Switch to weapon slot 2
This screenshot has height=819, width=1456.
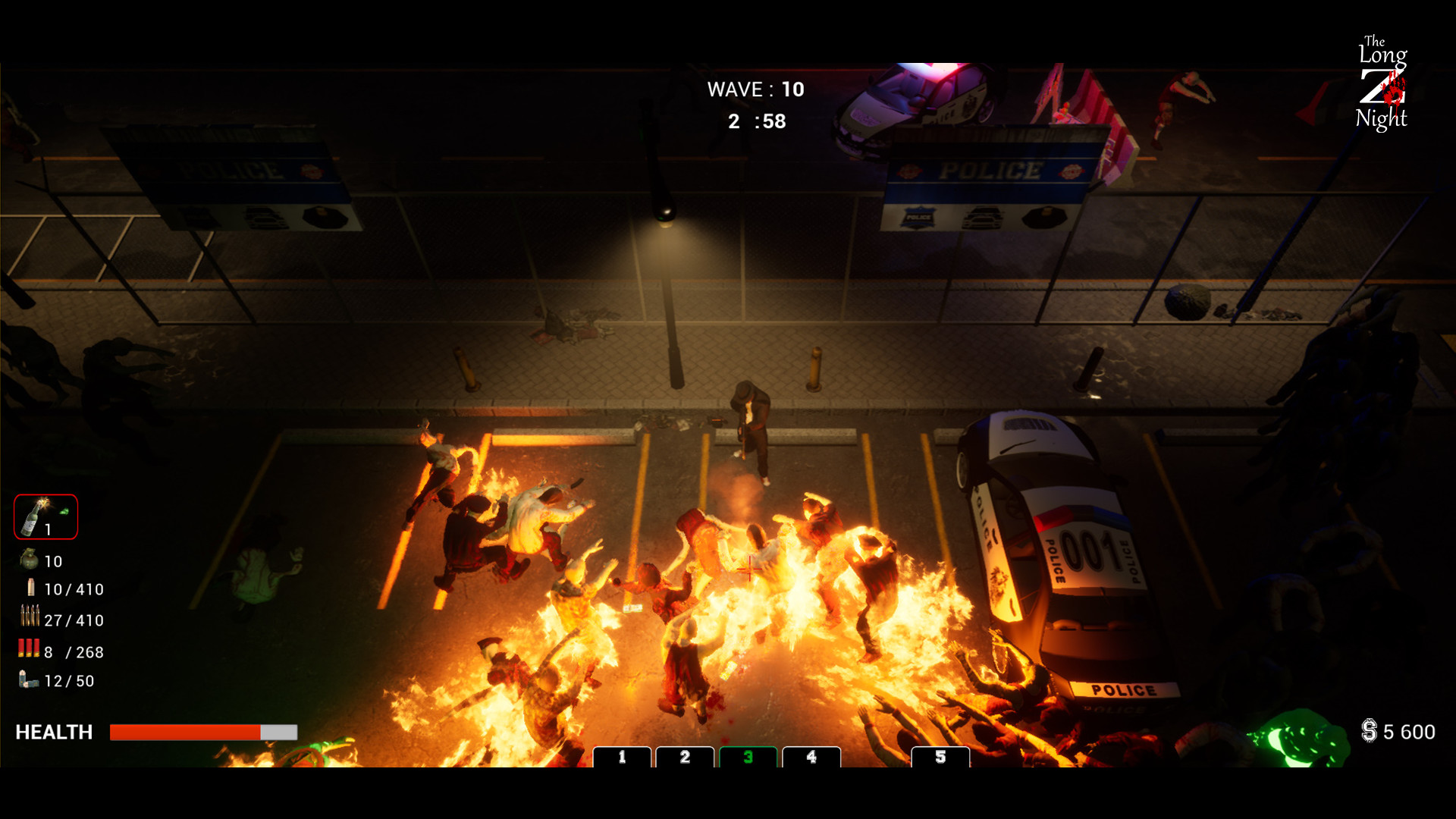click(x=686, y=757)
